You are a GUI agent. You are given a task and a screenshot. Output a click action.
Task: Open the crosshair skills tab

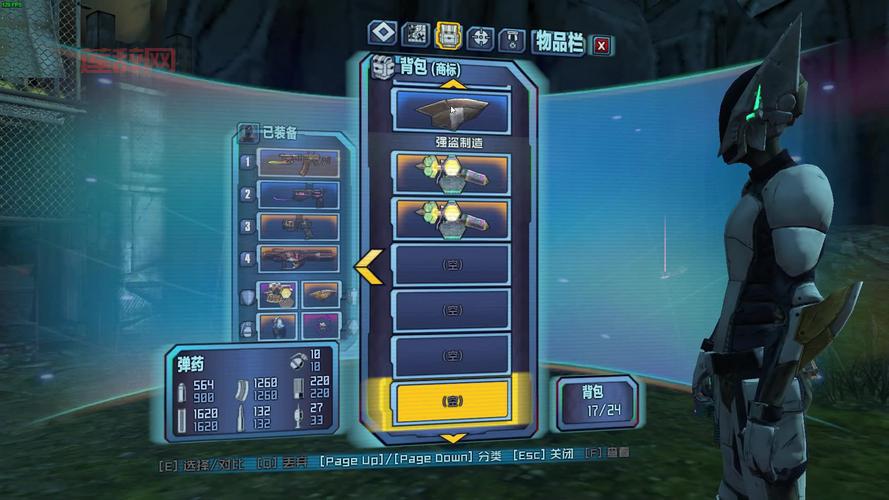[x=481, y=38]
